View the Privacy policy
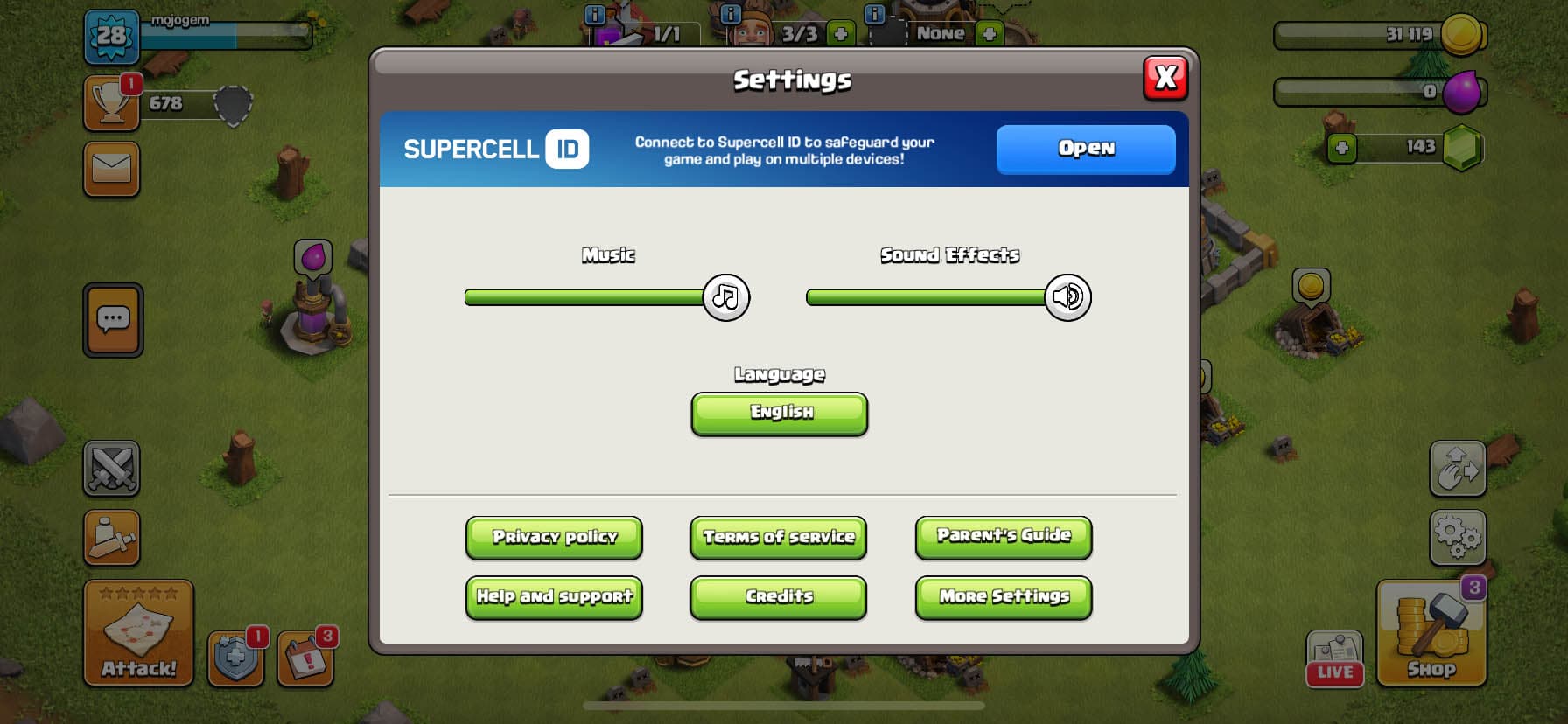The width and height of the screenshot is (1568, 724). click(x=554, y=537)
